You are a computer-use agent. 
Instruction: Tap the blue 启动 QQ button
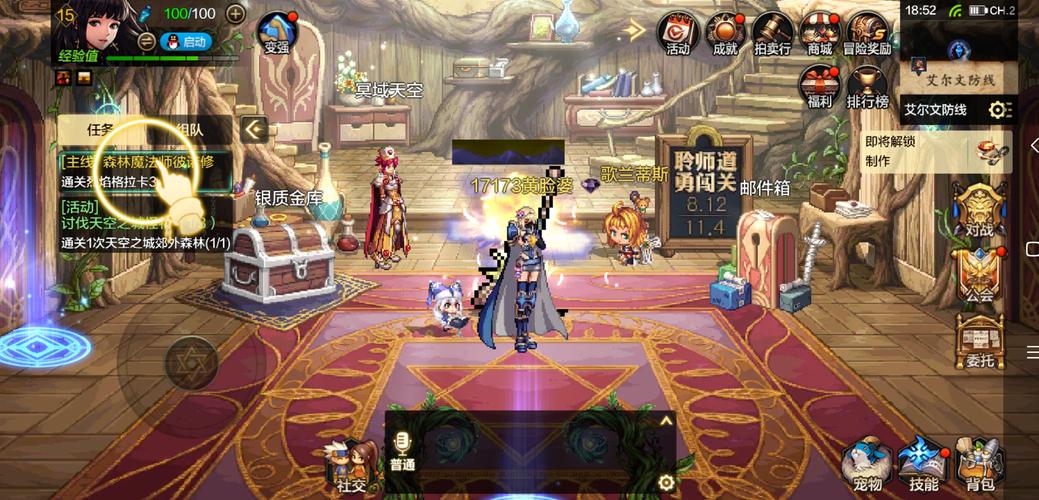[x=187, y=41]
